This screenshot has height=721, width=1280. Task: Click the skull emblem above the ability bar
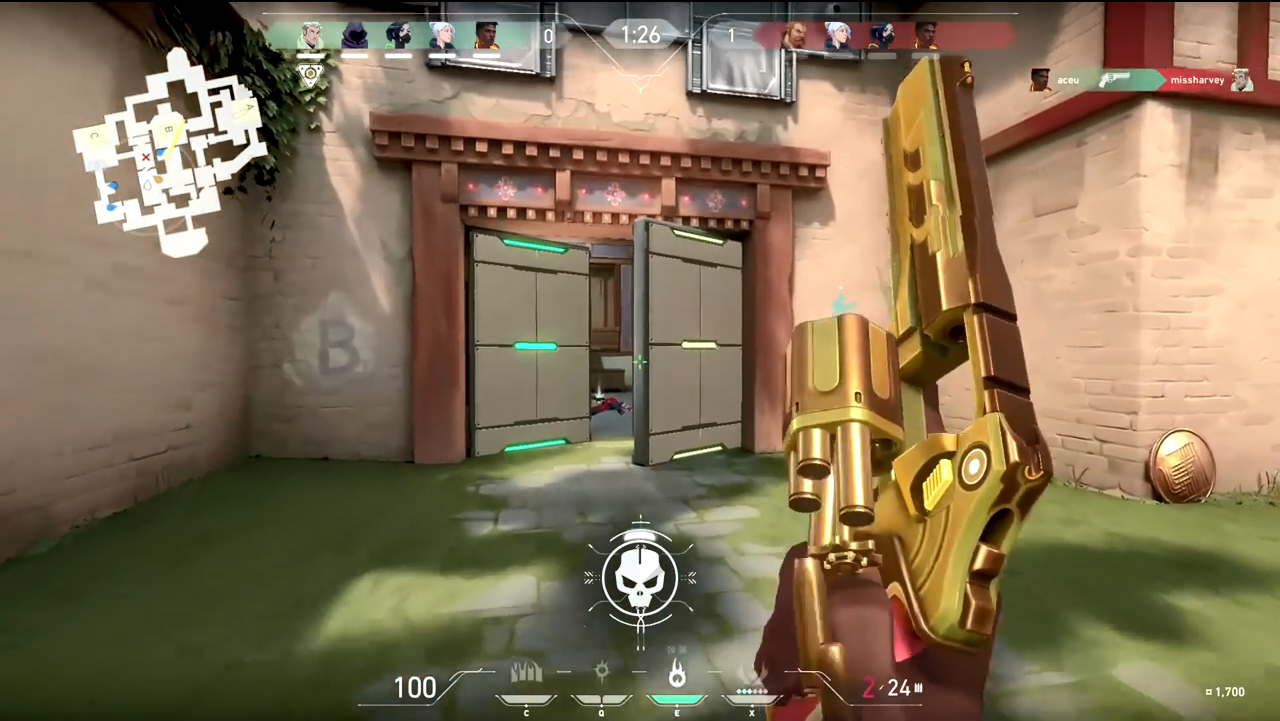(x=640, y=579)
